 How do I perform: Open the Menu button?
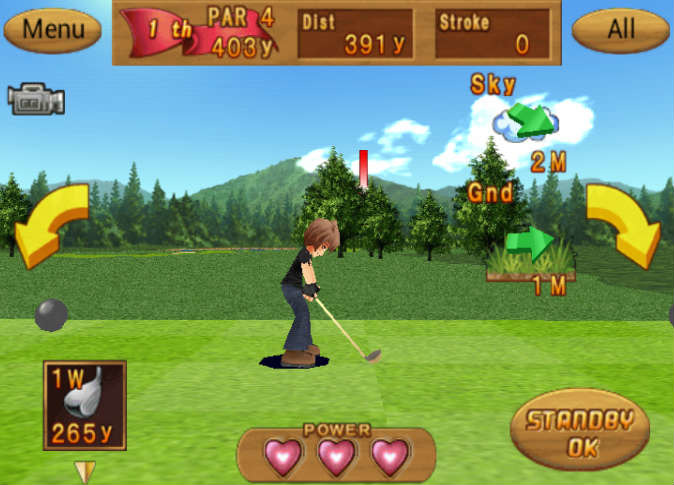(x=53, y=30)
